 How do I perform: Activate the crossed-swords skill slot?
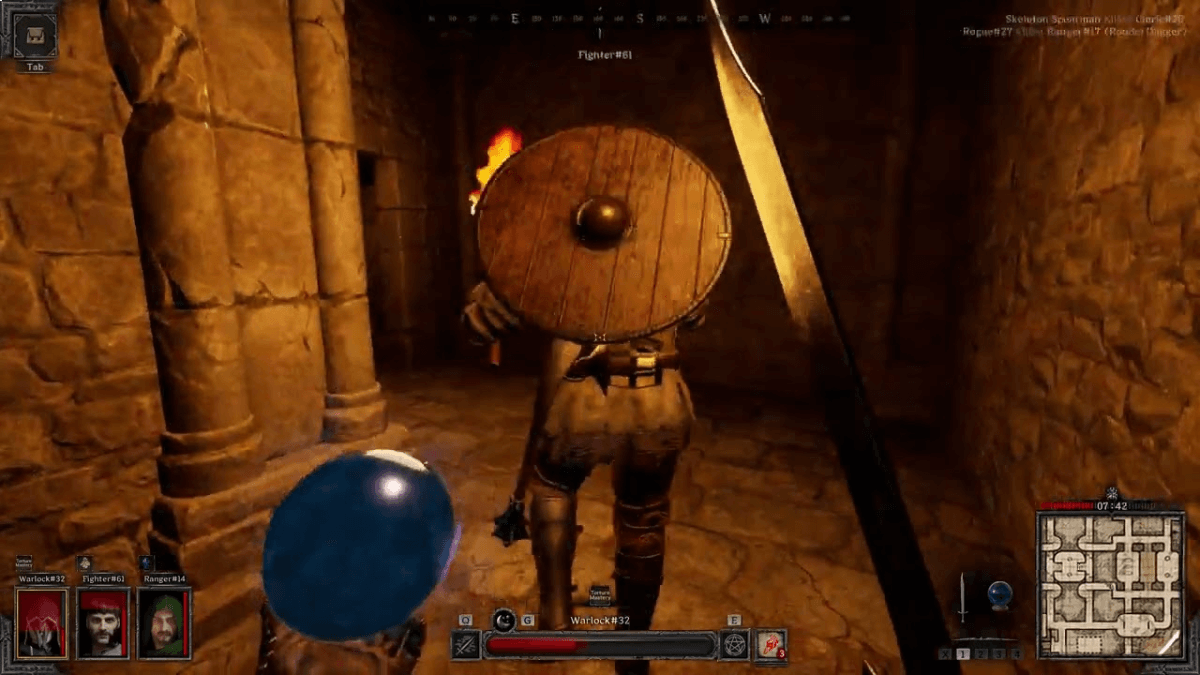(x=465, y=645)
